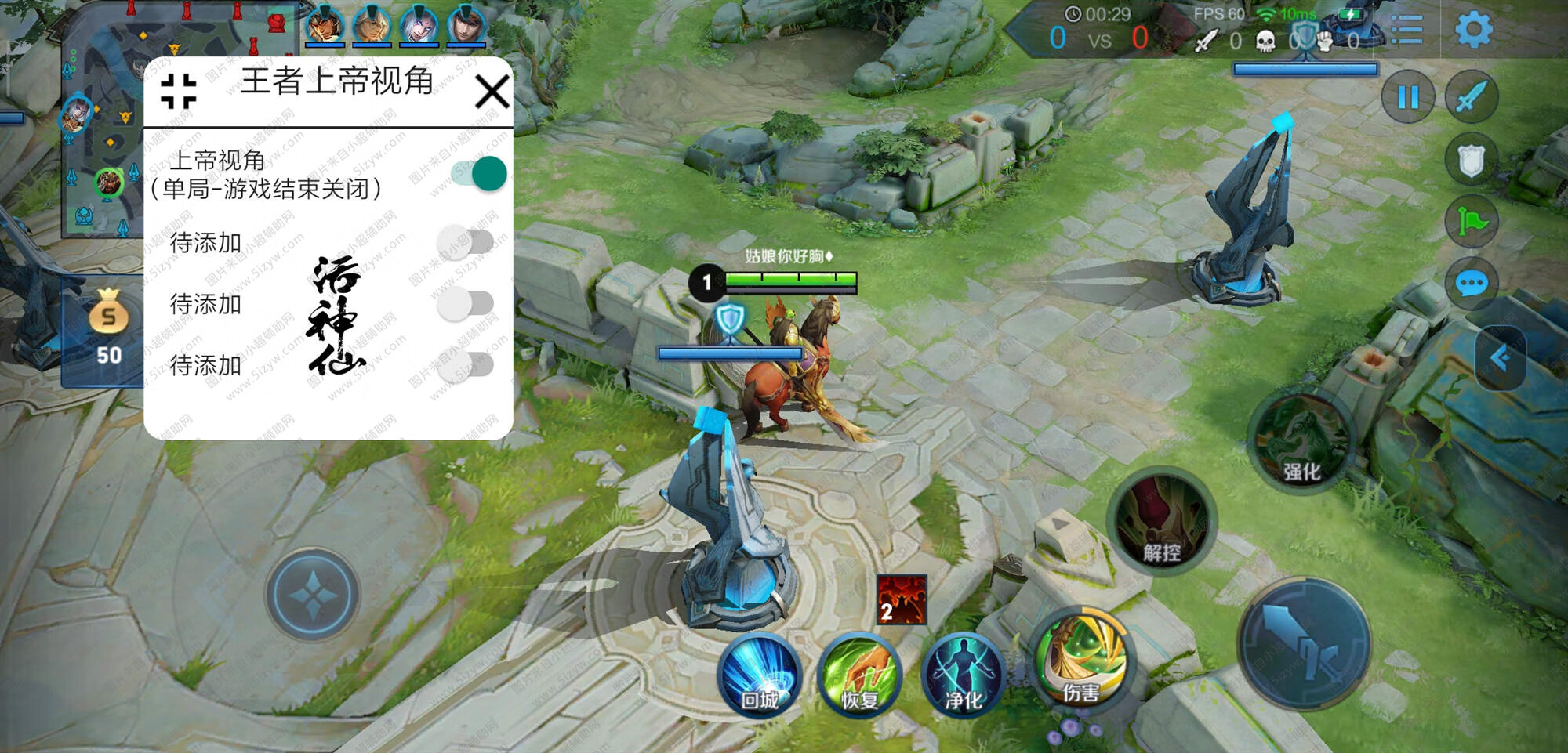Close the 王者上帝视角 overlay panel
The height and width of the screenshot is (753, 1568).
(x=492, y=92)
